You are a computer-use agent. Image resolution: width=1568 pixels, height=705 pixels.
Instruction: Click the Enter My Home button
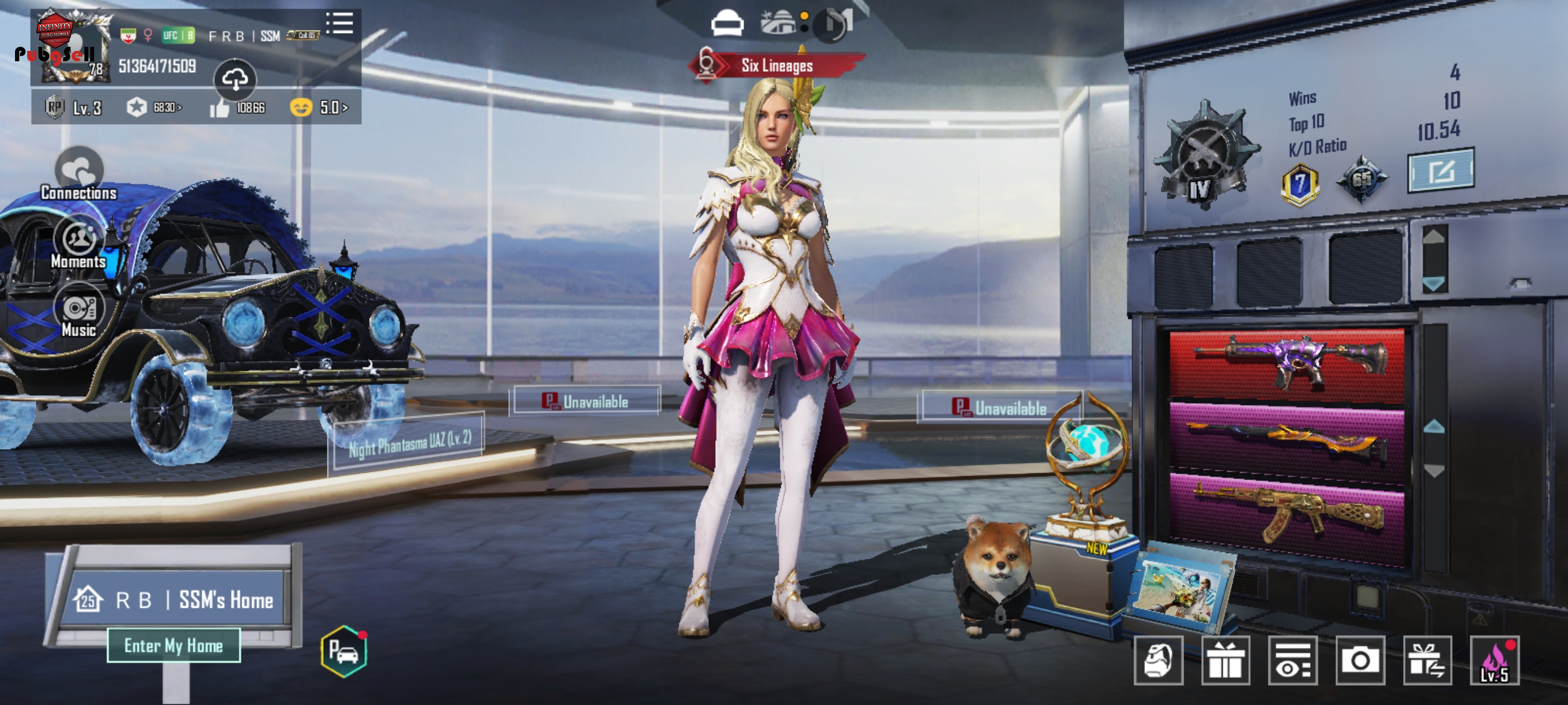coord(173,645)
